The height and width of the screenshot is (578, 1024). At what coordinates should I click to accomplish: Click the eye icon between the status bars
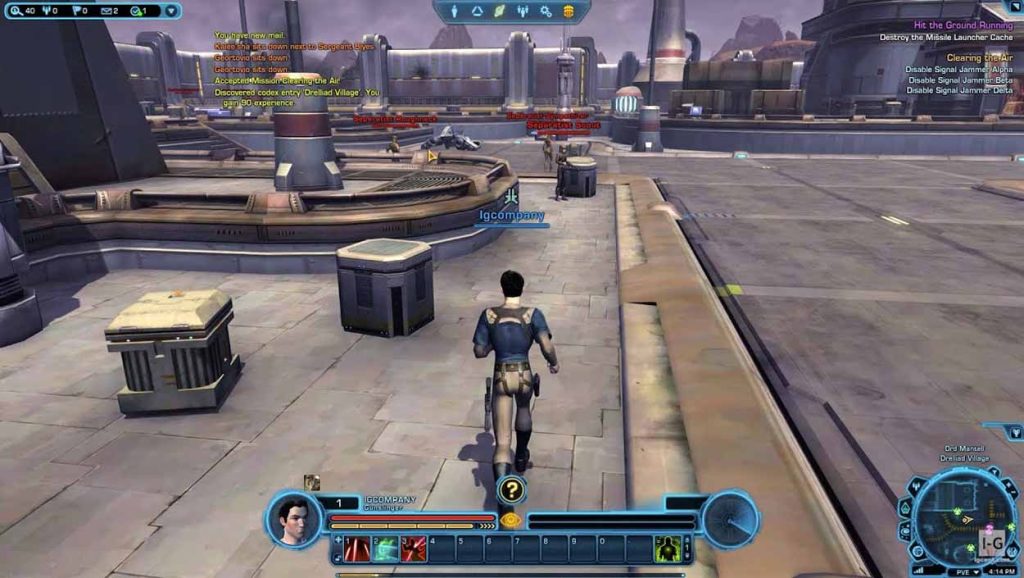(511, 520)
